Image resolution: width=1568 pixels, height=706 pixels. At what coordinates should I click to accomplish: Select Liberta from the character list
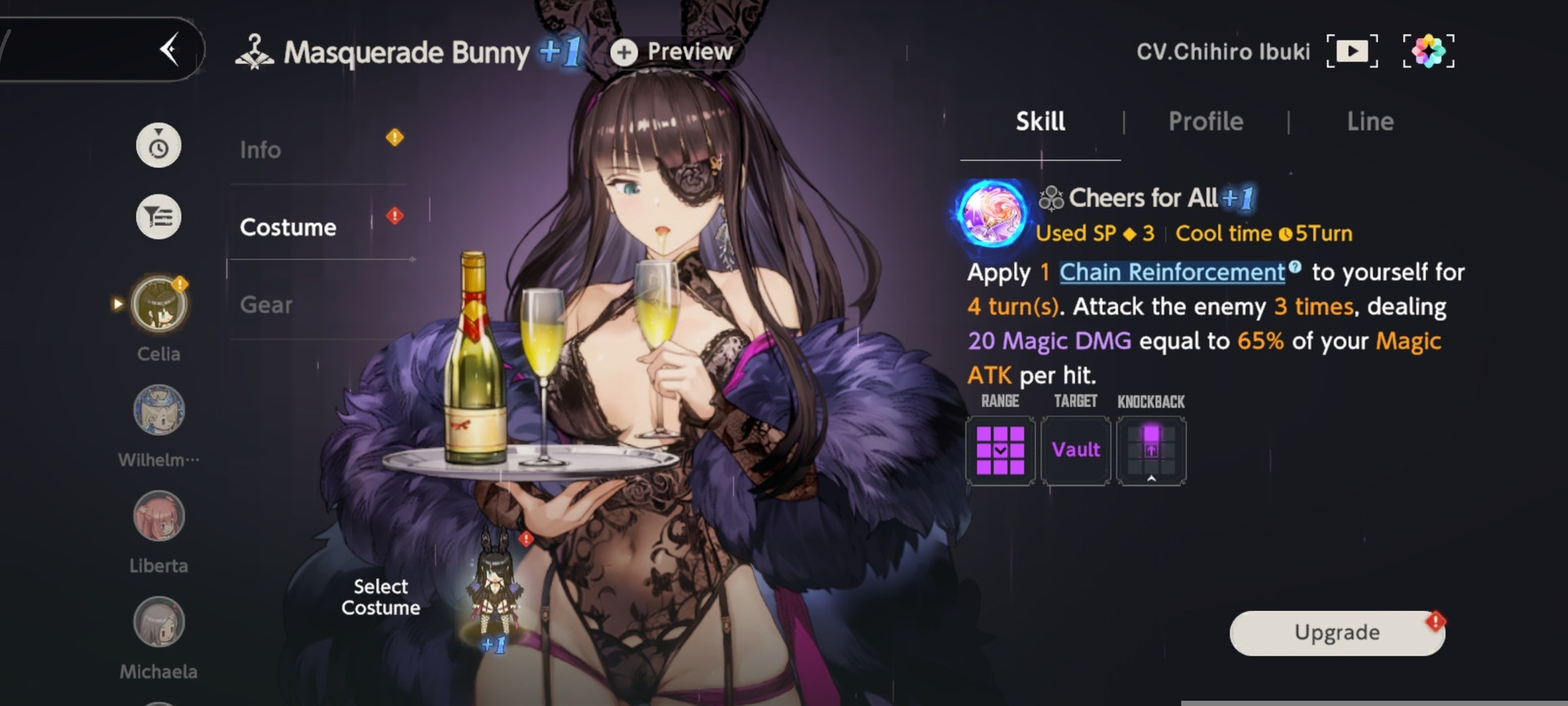[x=159, y=516]
